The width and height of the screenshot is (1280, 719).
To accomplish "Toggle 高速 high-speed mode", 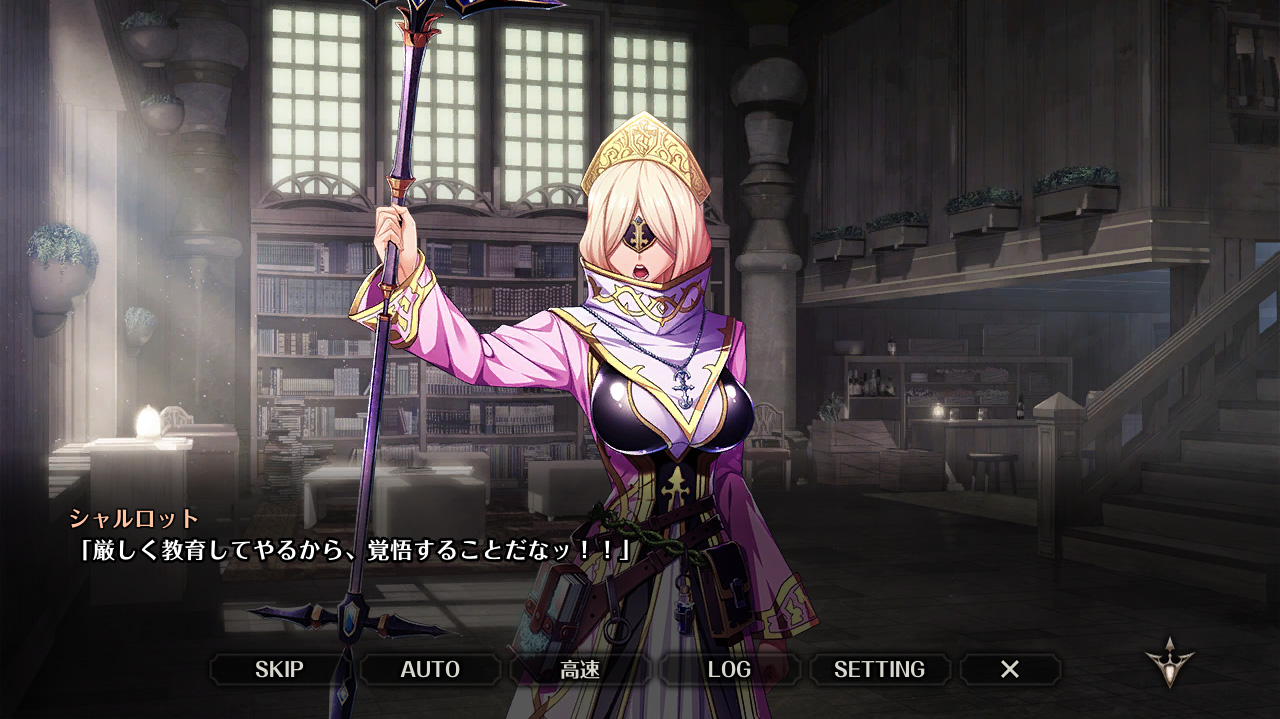I will tap(580, 669).
